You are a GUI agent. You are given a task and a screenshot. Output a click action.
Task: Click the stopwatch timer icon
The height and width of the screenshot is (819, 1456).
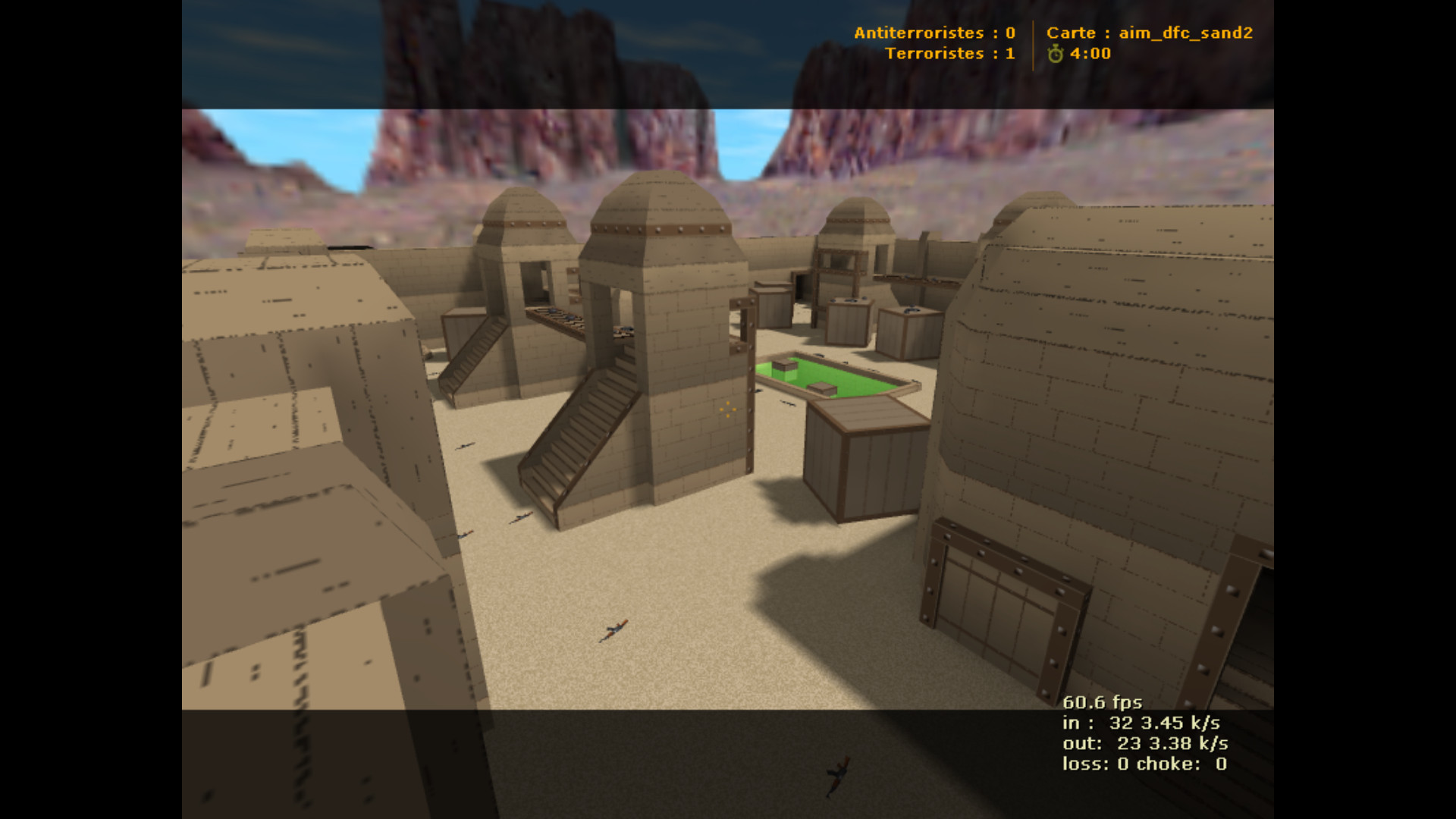[x=1054, y=54]
